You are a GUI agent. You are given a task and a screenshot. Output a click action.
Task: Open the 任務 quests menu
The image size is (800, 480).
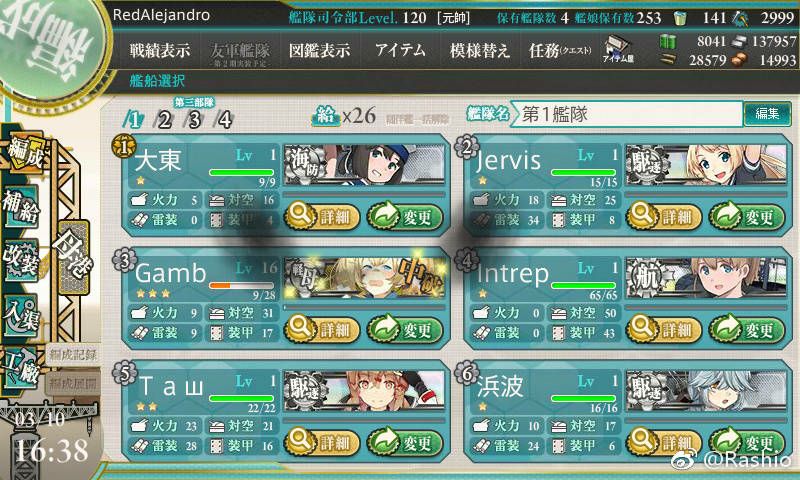tap(559, 50)
